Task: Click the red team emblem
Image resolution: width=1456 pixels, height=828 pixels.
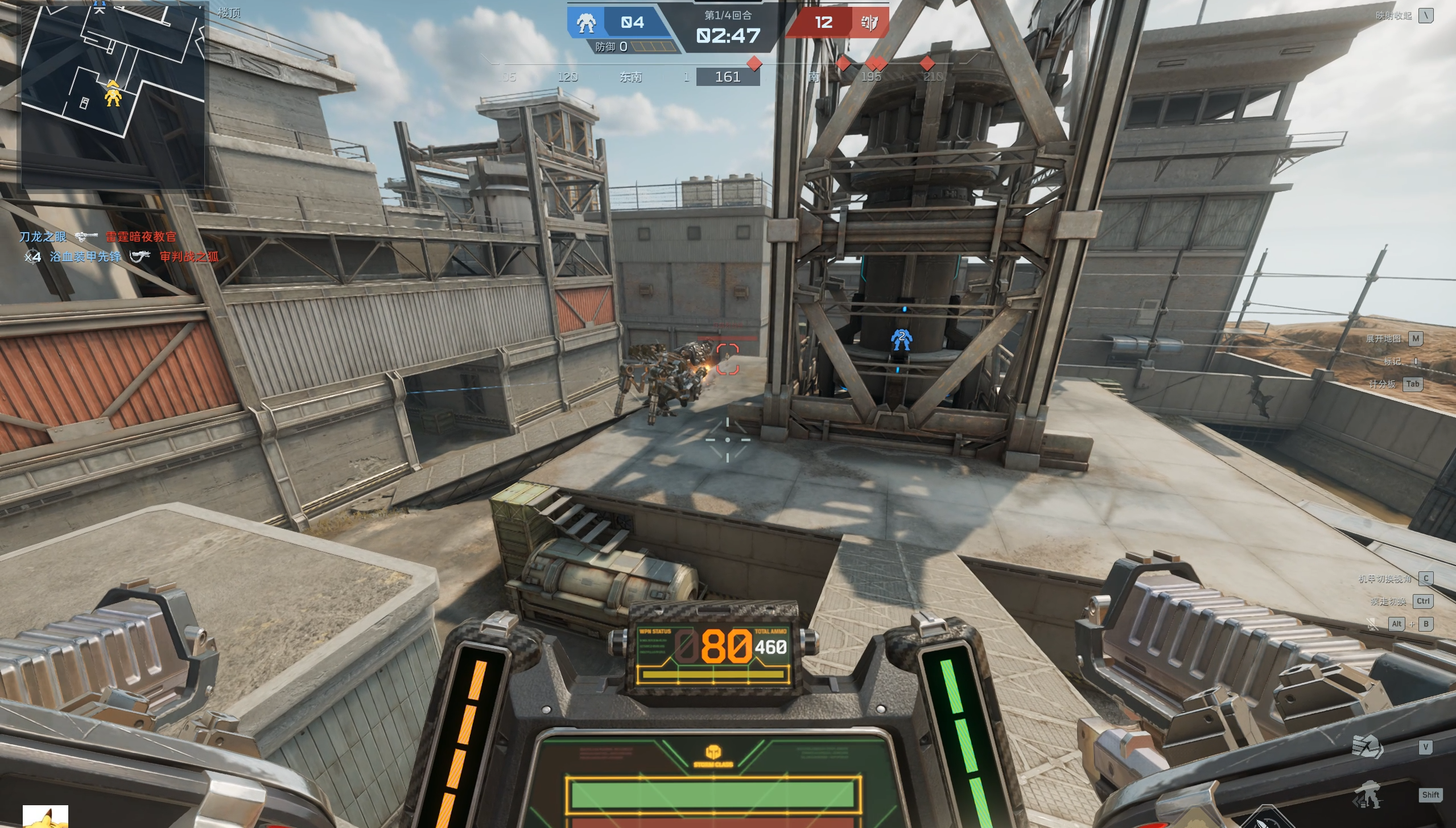Action: [869, 23]
